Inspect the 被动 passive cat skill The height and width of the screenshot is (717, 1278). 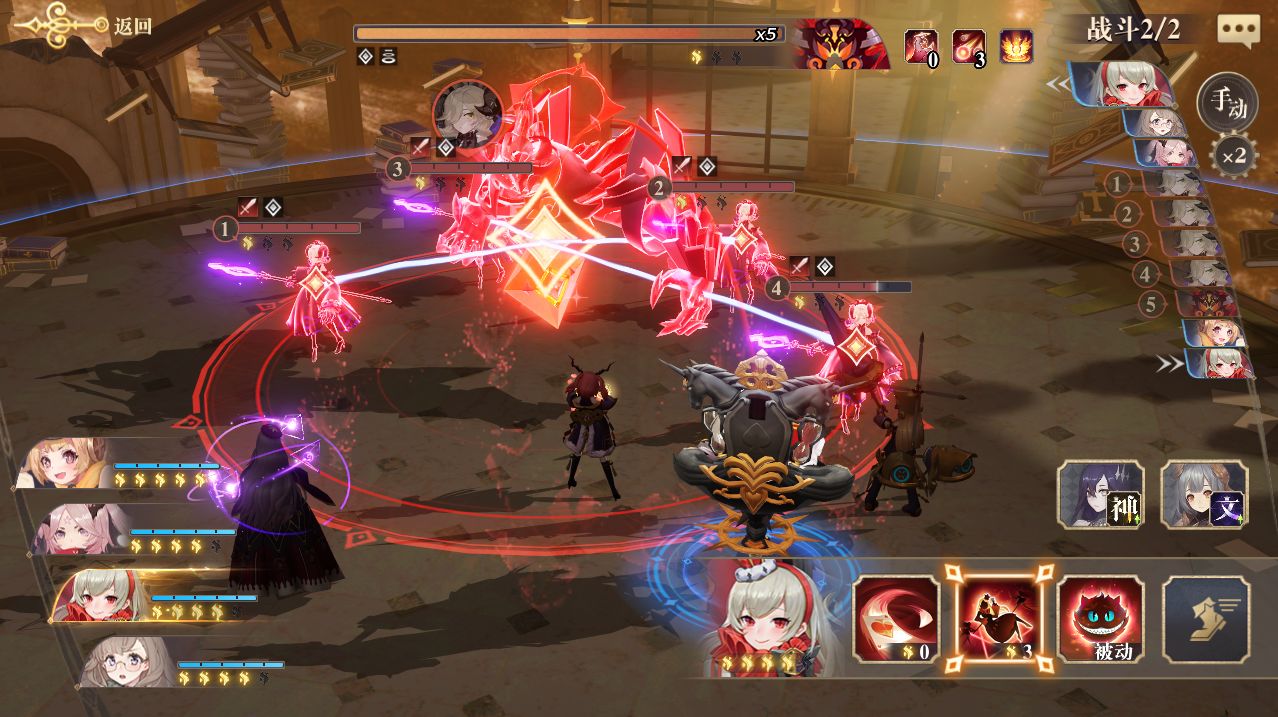1100,618
